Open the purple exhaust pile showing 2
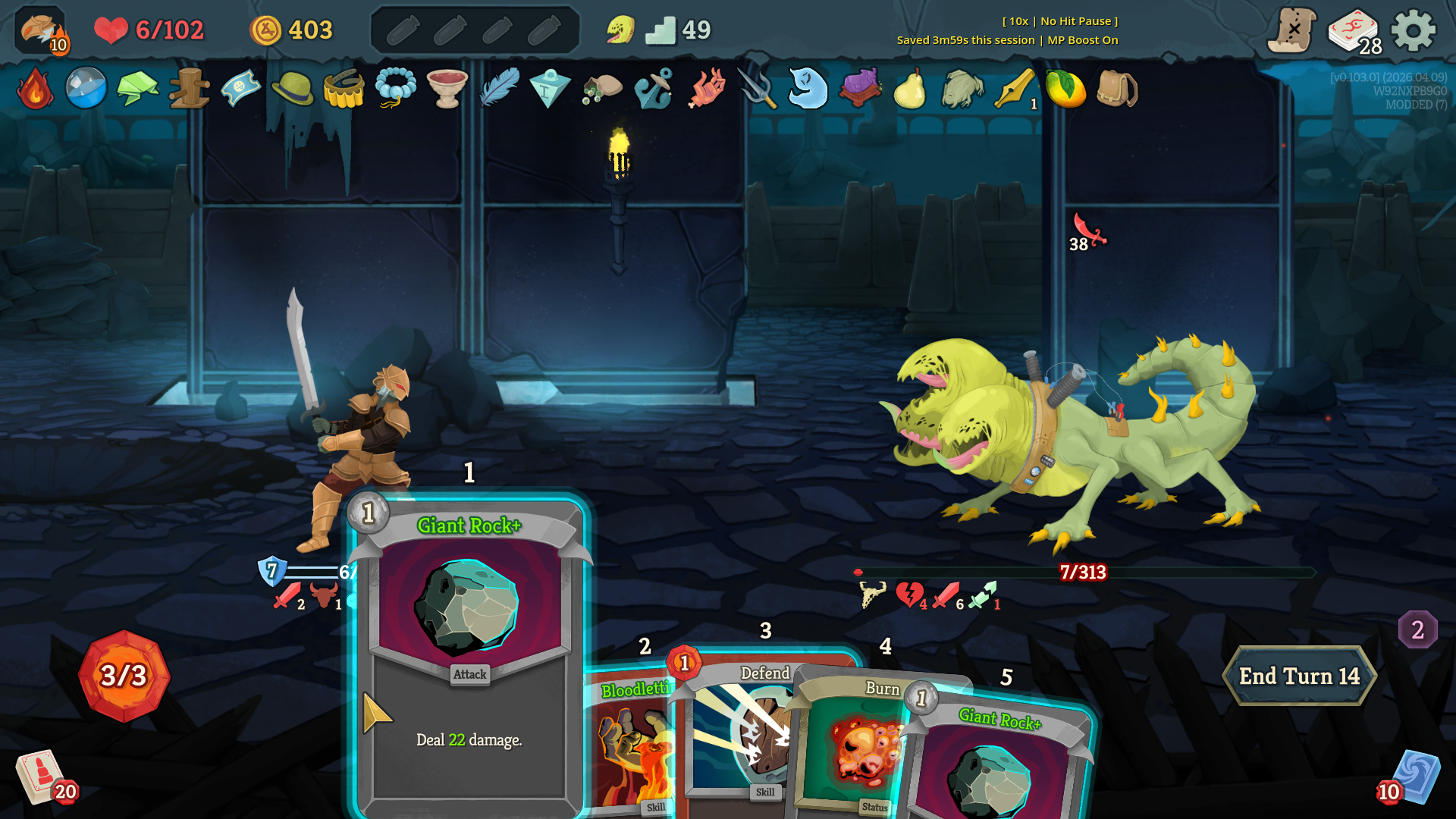1456x819 pixels. (1417, 629)
